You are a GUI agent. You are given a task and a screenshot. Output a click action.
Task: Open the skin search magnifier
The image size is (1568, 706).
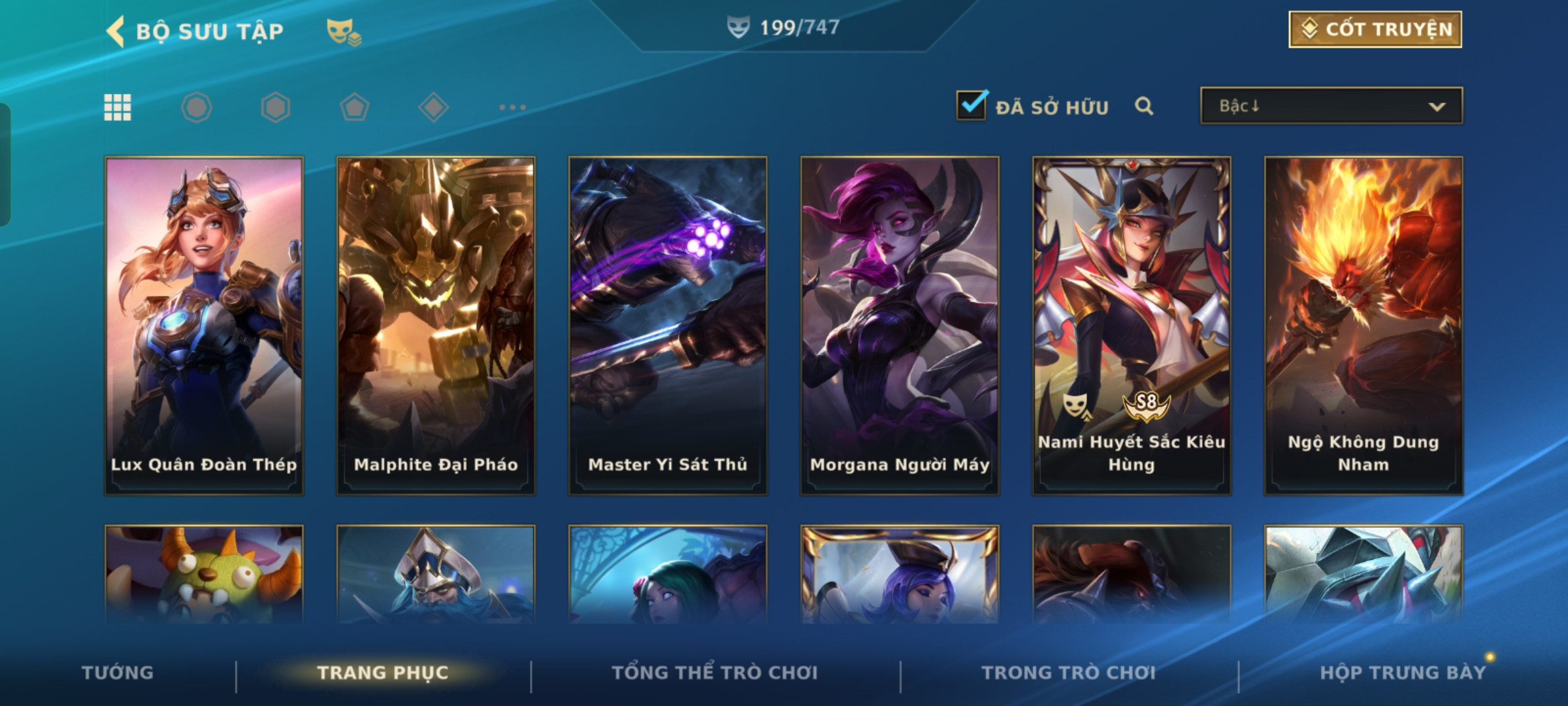[1143, 106]
